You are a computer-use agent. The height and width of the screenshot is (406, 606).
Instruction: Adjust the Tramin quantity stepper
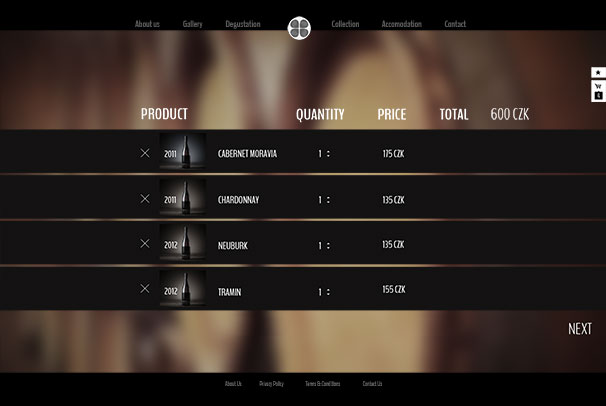[x=328, y=292]
